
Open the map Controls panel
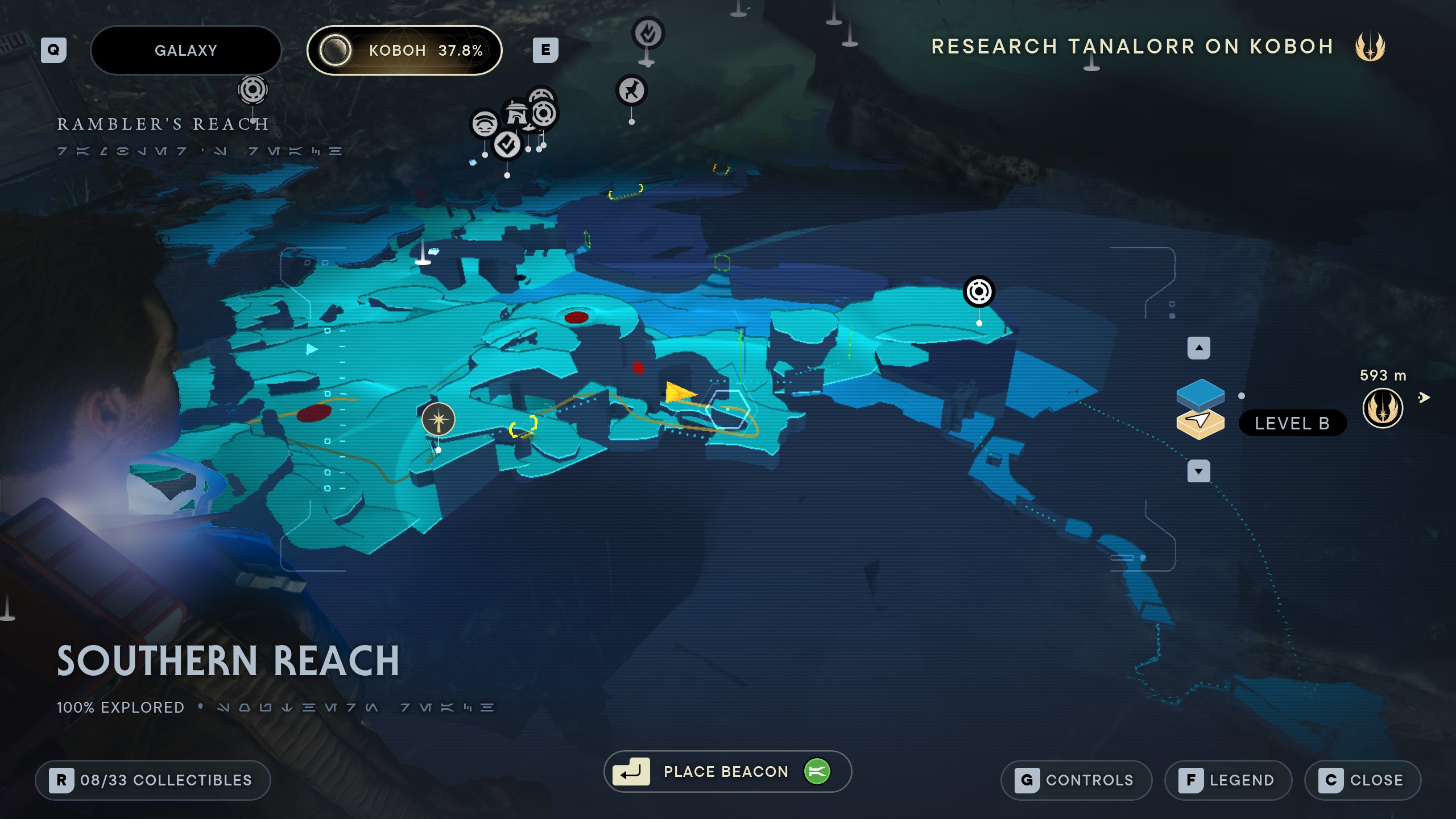click(x=1076, y=780)
